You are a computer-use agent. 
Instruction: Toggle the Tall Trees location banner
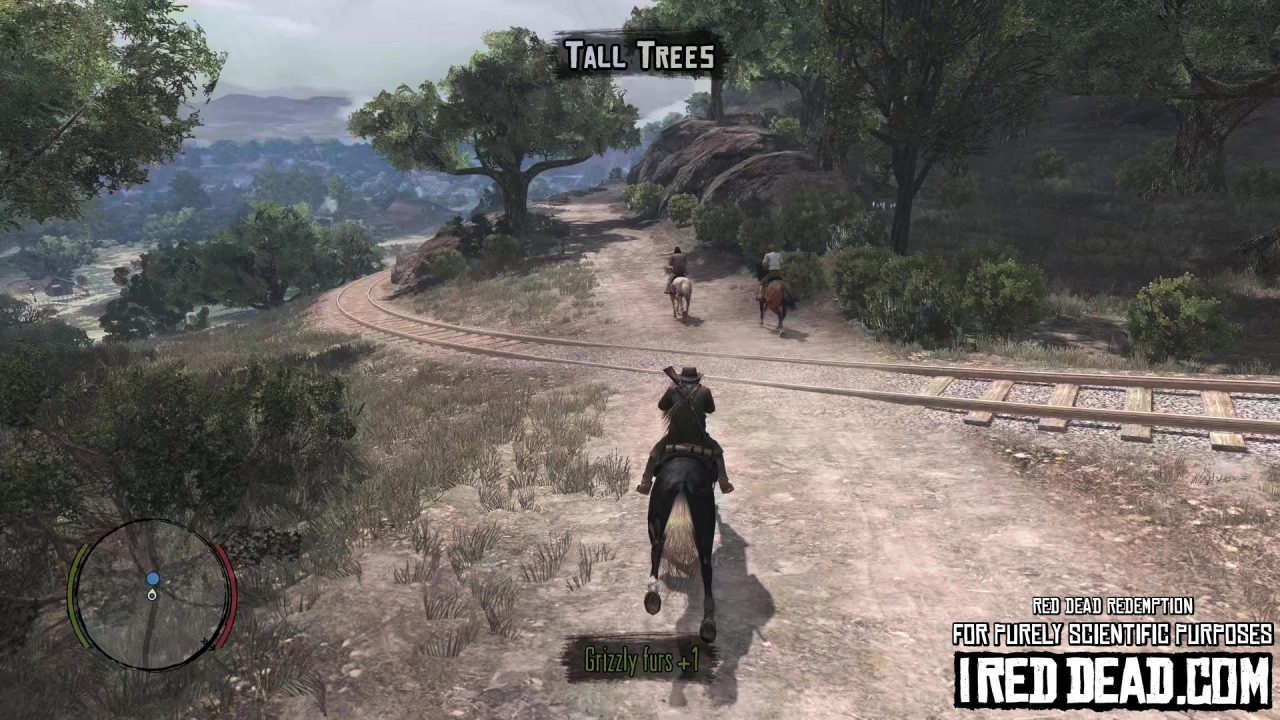(638, 56)
